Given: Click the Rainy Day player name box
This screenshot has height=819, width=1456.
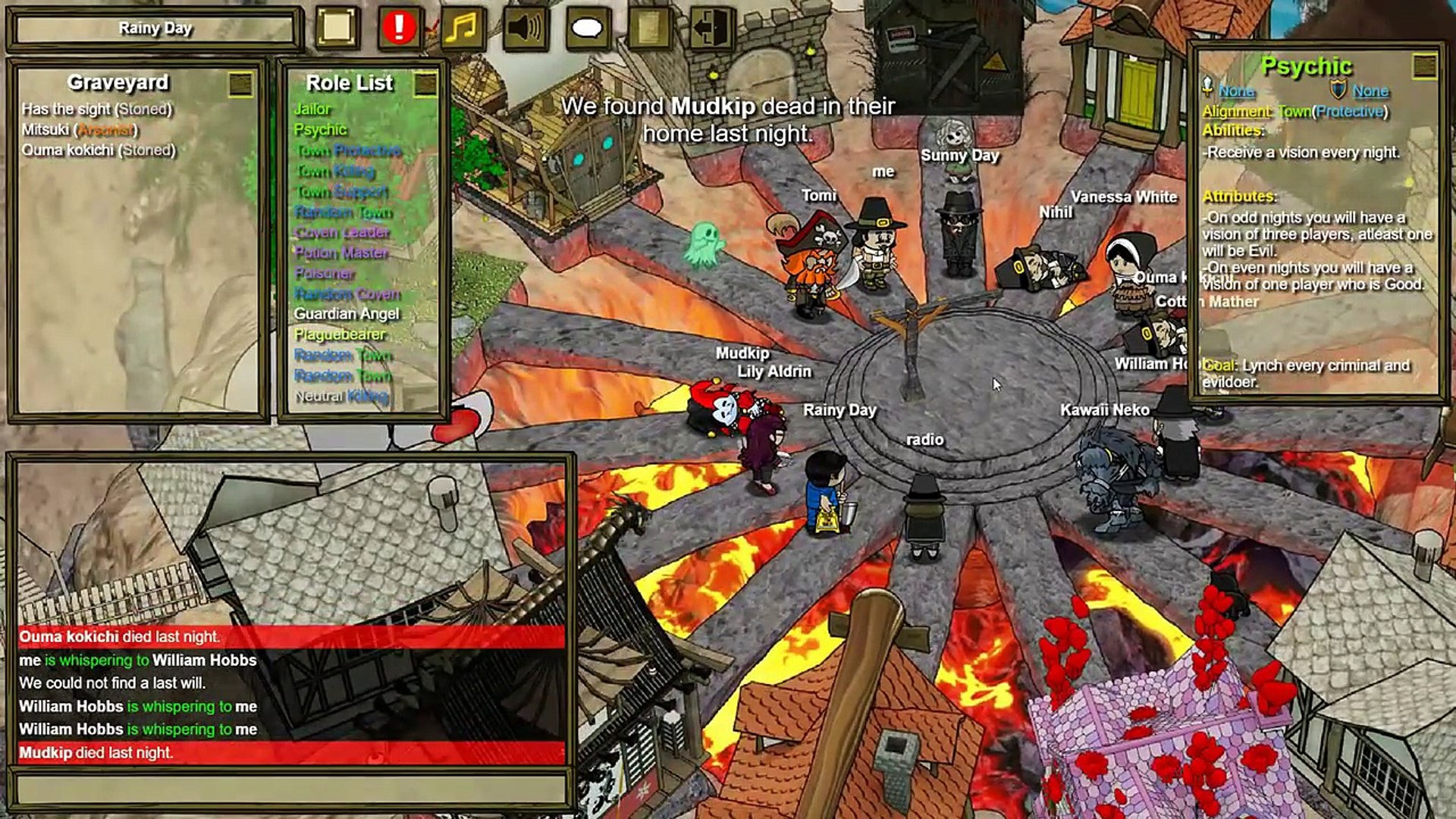Looking at the screenshot, I should point(155,29).
